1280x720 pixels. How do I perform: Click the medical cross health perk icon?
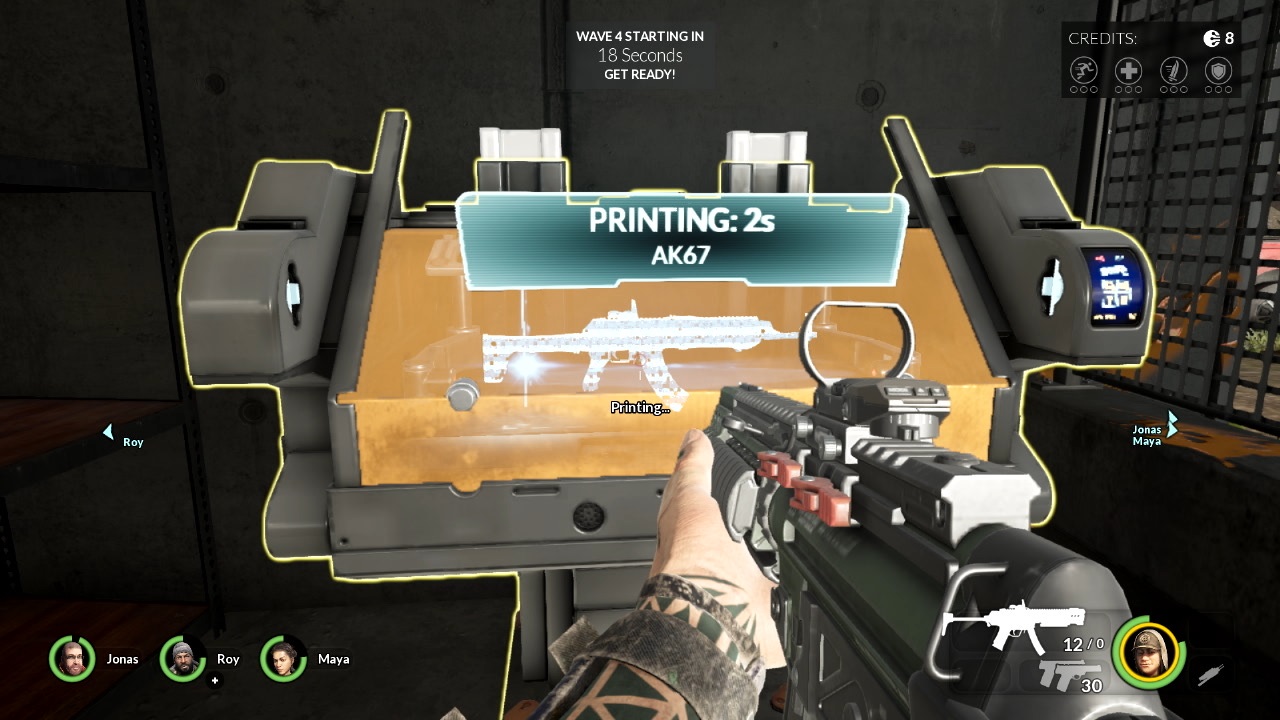[1127, 70]
